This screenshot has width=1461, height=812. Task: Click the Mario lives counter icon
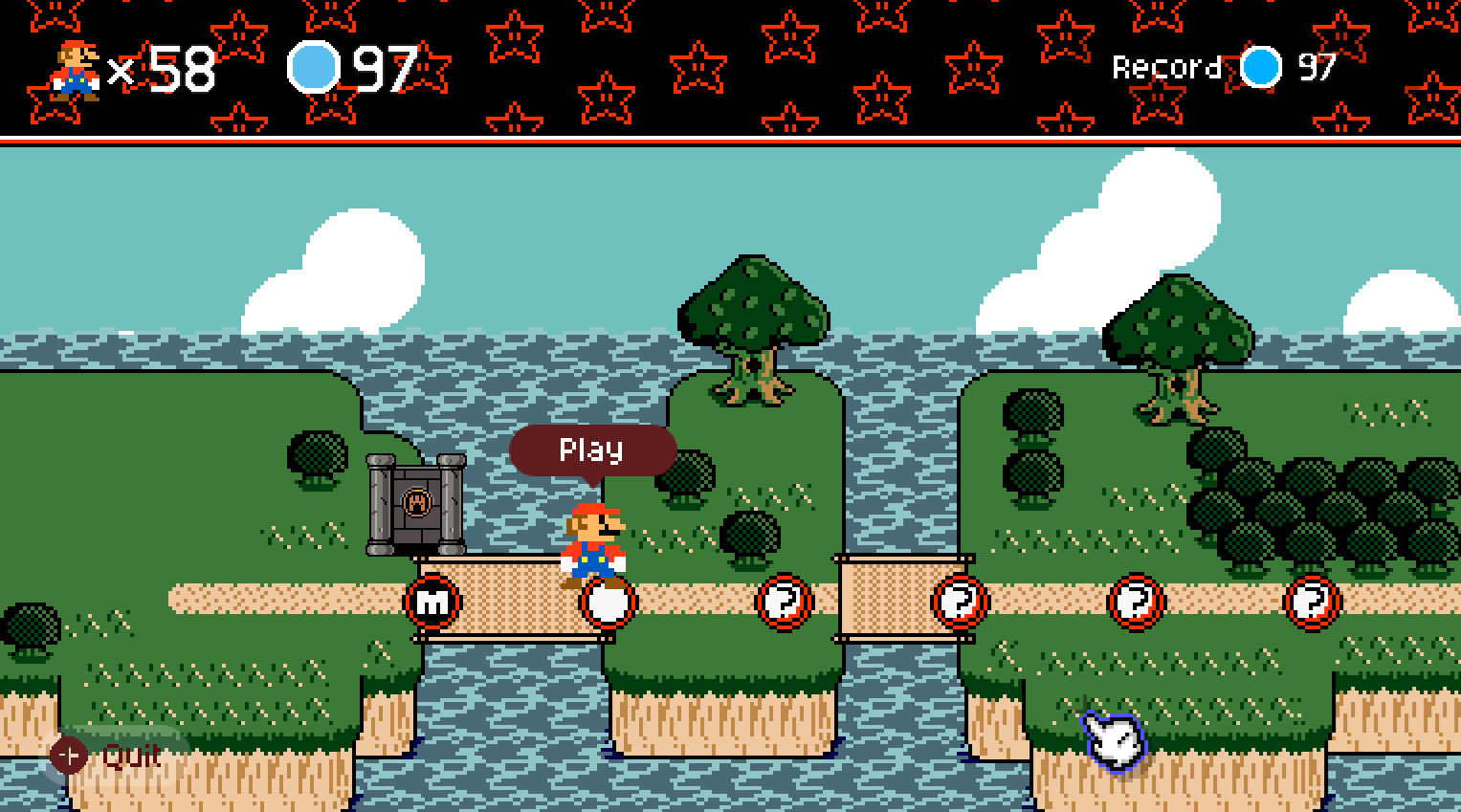coord(75,70)
